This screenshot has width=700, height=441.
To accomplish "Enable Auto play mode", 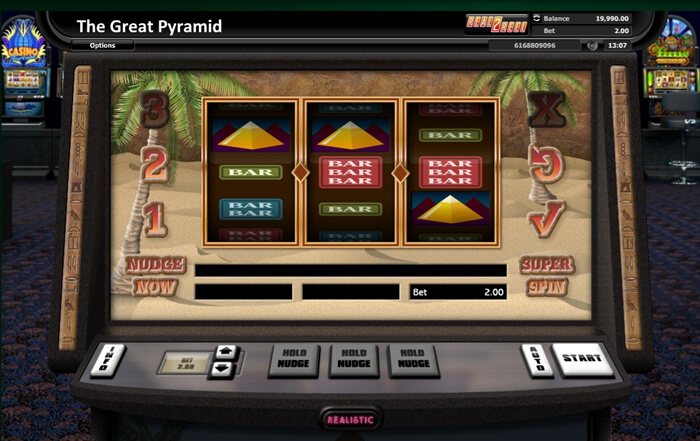I will [537, 360].
